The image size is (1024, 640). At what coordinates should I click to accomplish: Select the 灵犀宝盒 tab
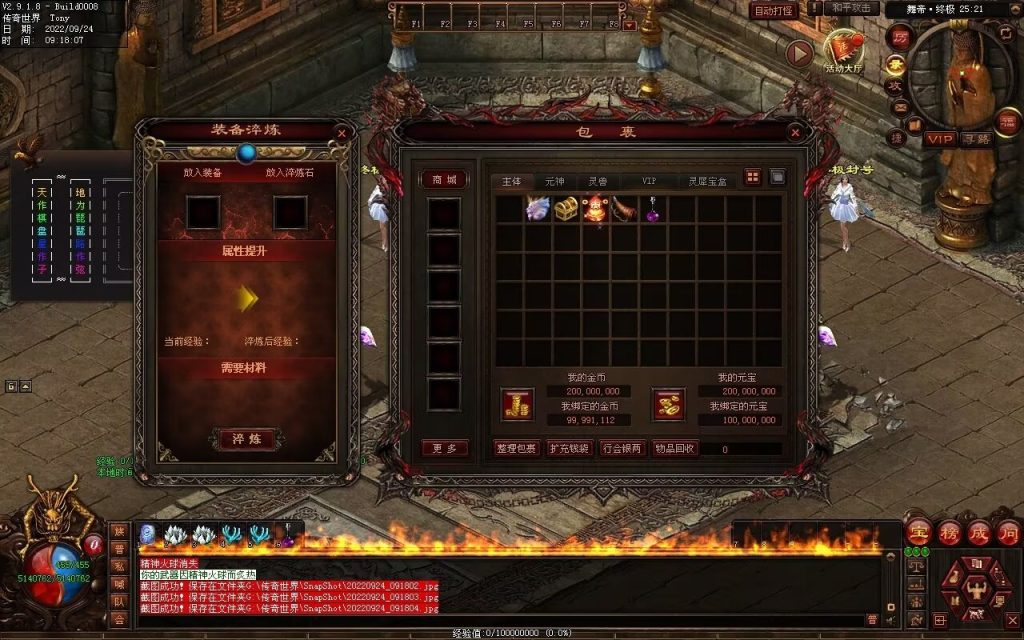pos(707,181)
